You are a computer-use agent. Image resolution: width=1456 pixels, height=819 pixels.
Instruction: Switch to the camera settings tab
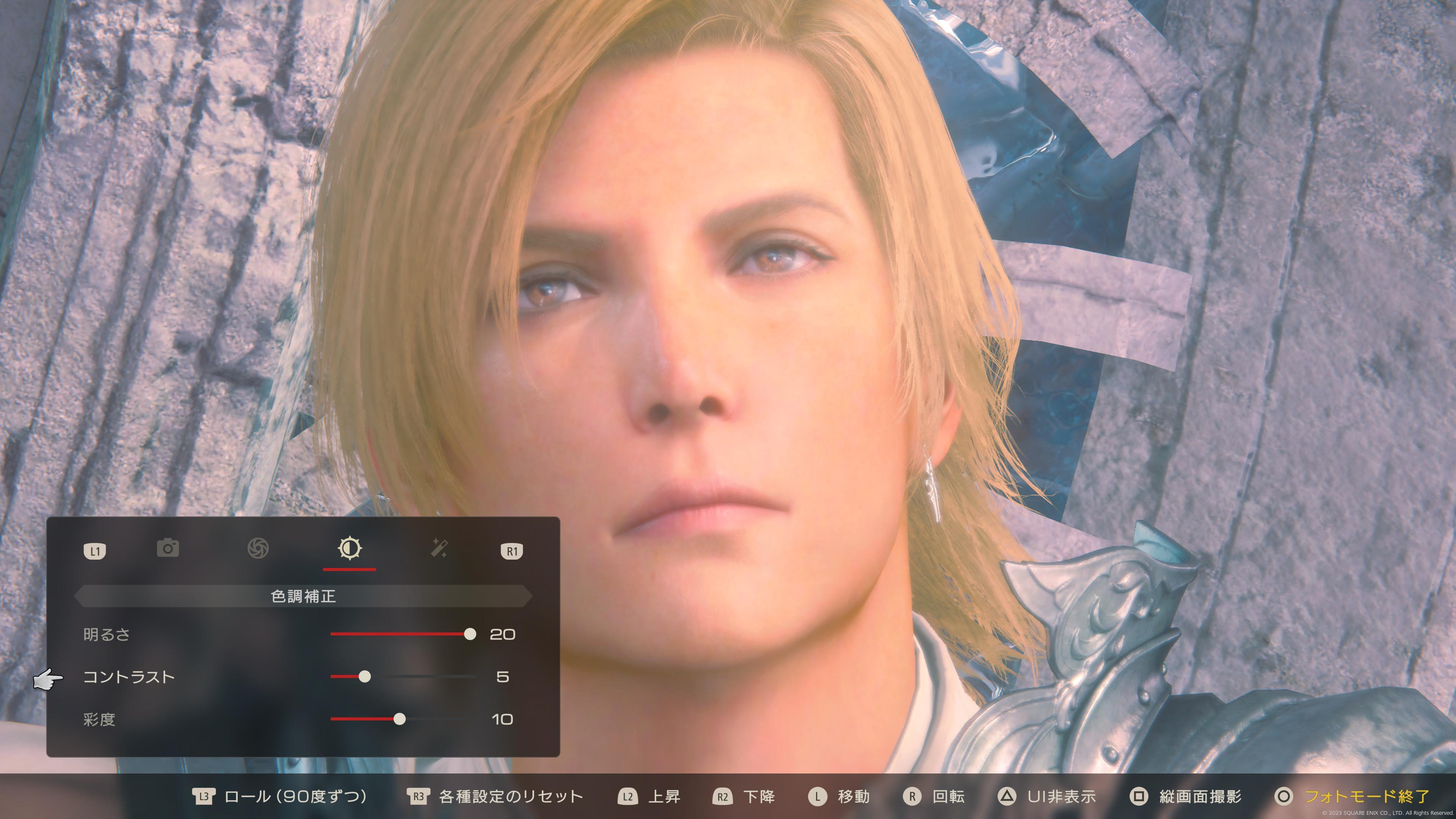[168, 548]
